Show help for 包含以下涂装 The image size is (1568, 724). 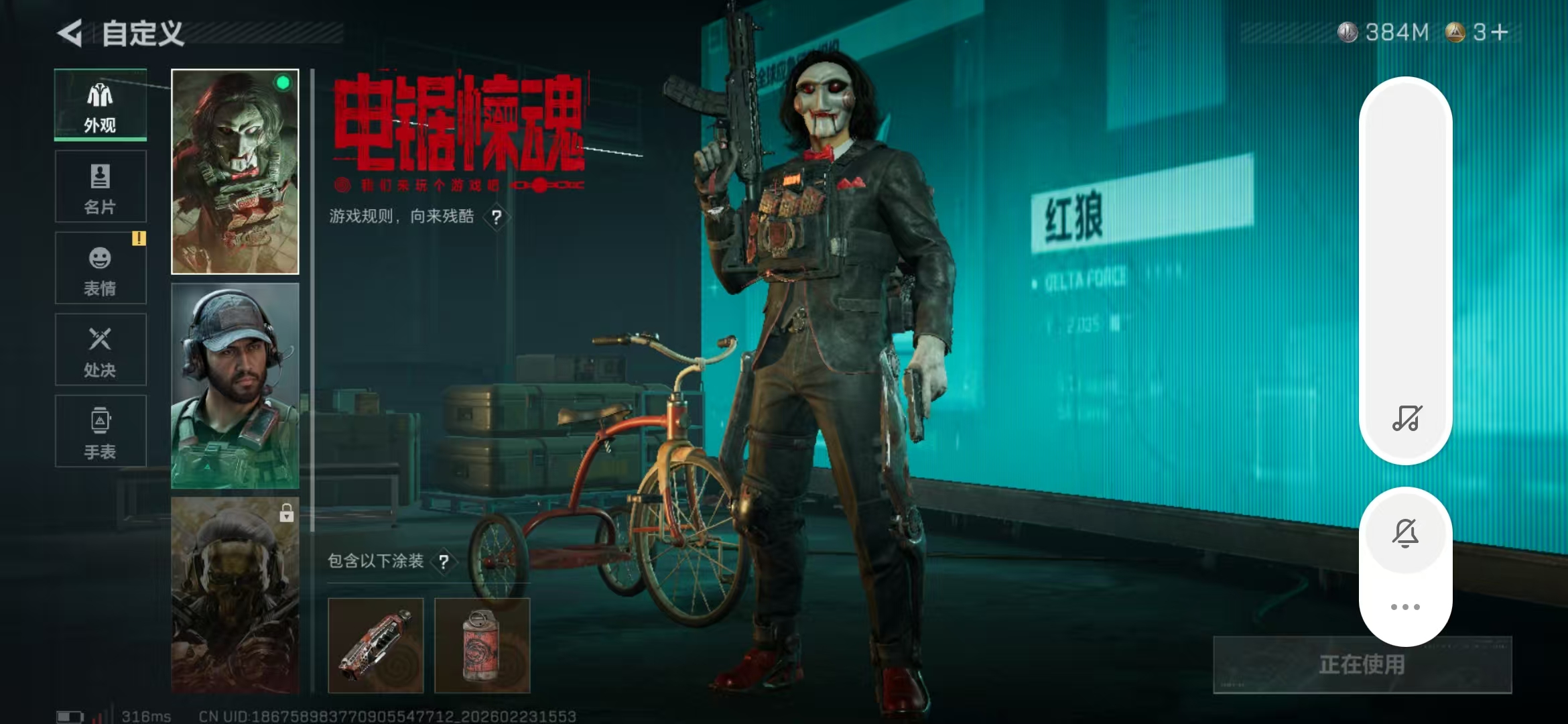point(444,562)
